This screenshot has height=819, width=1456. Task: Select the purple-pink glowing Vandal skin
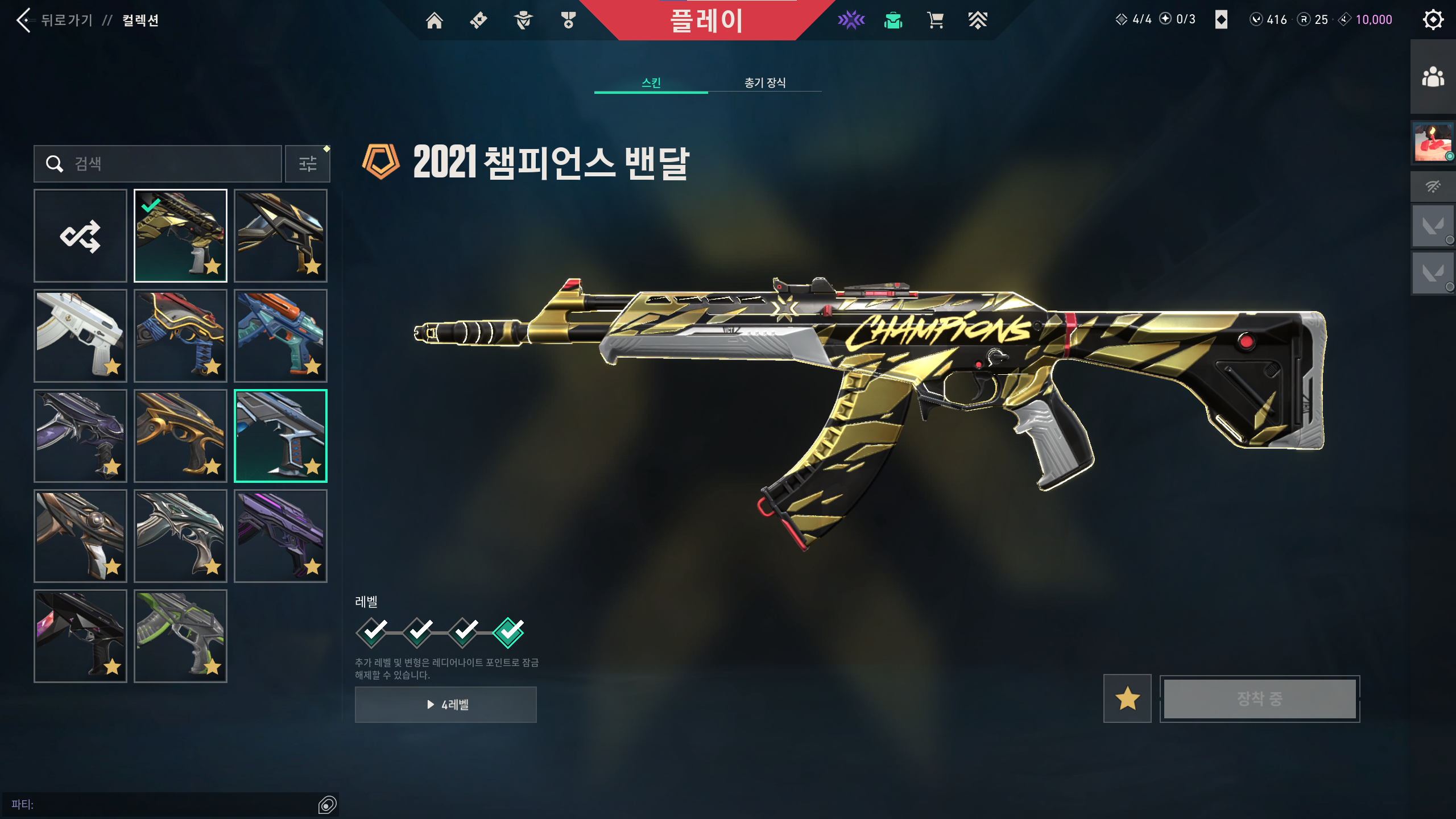point(280,536)
